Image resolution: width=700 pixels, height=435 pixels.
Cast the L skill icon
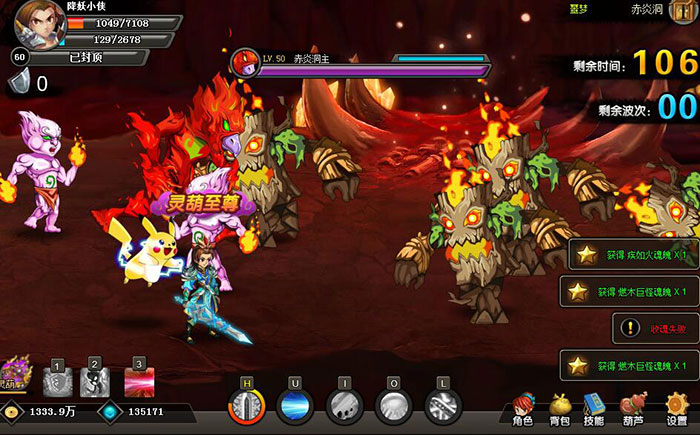(442, 407)
